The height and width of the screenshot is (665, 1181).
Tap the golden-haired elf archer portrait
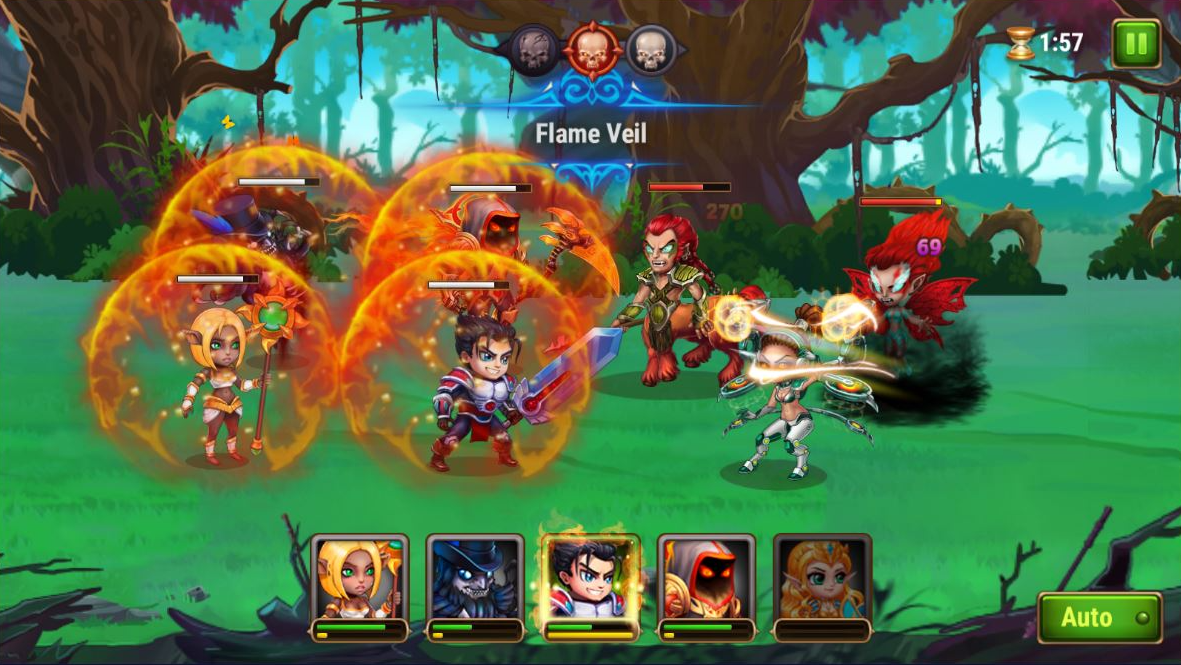tap(822, 580)
